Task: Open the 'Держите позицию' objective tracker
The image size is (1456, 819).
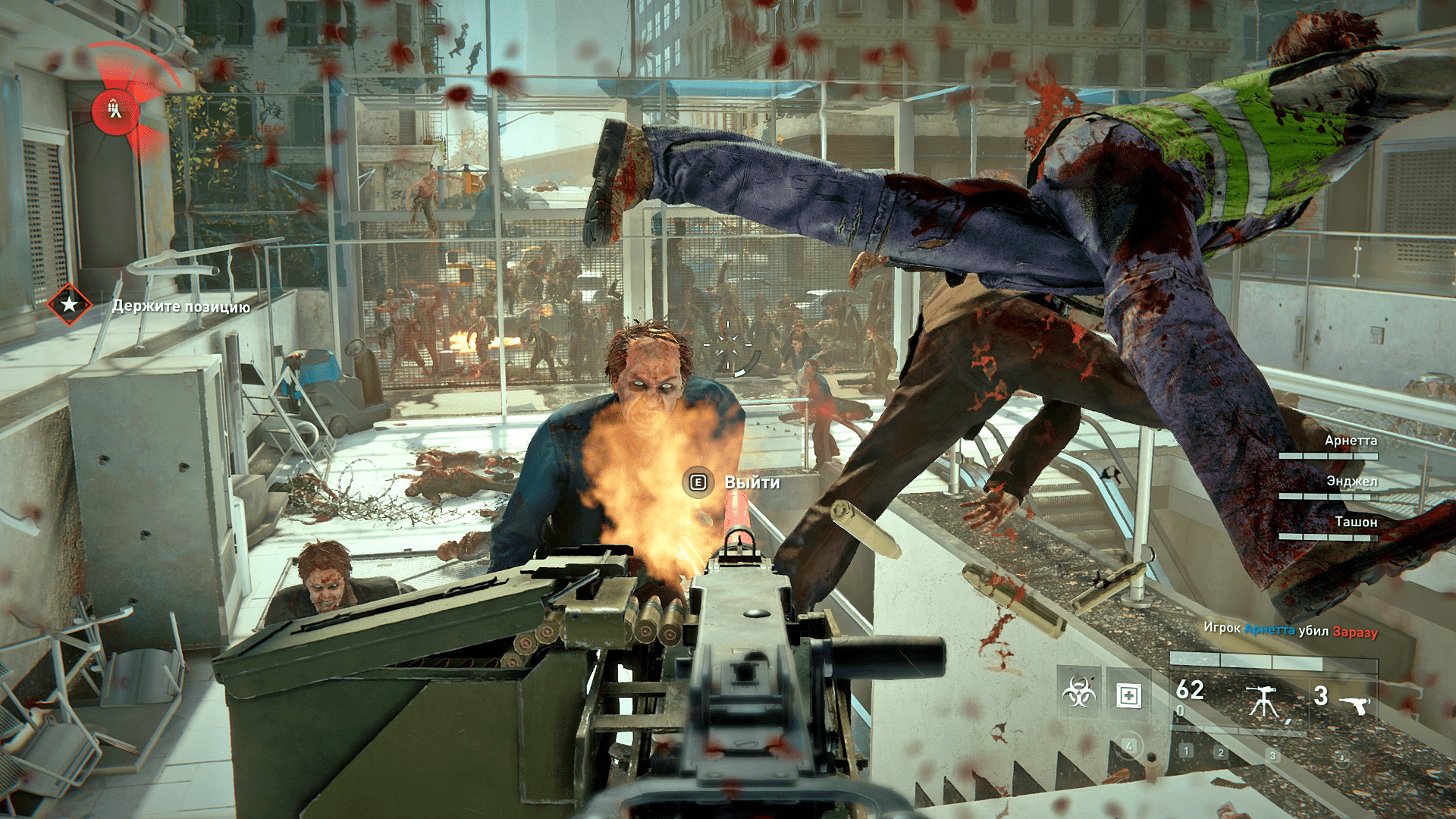Action: pos(181,306)
